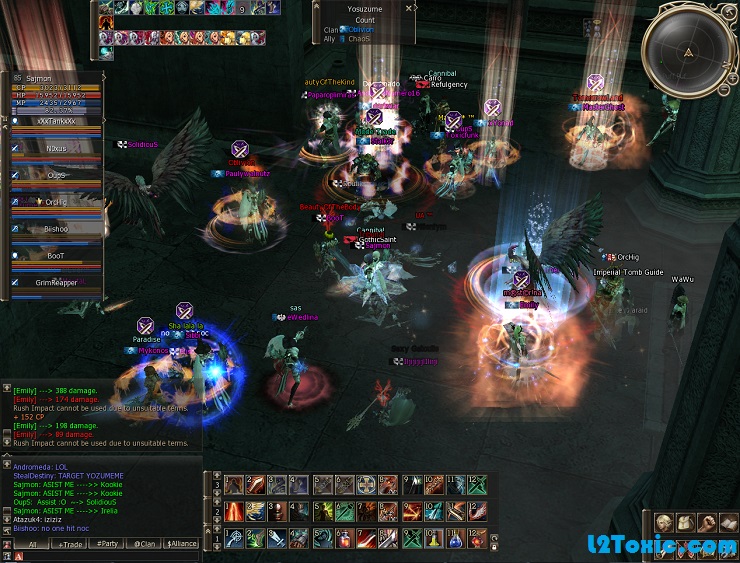740x563 pixels.
Task: Select party member OrcHig in party list
Action: click(56, 201)
